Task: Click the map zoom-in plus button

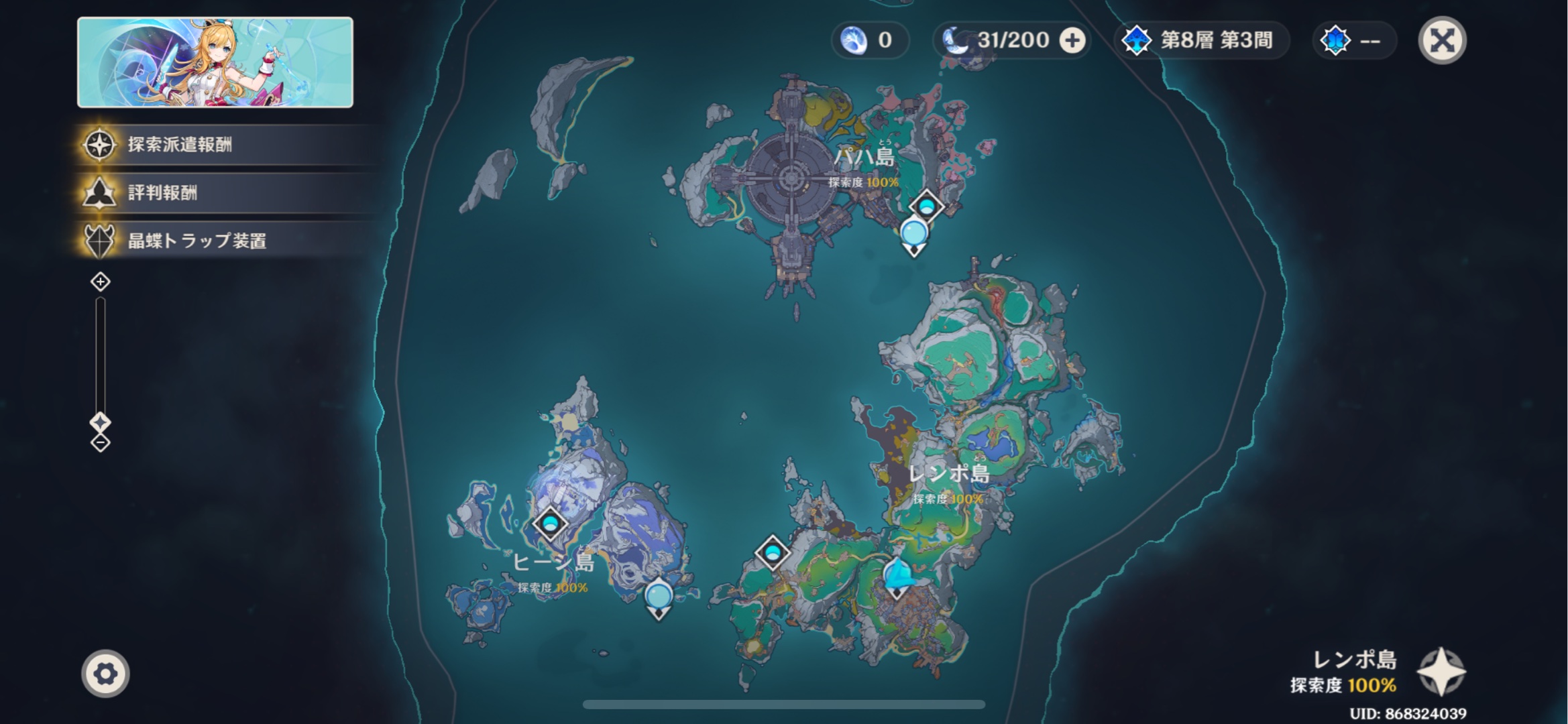Action: pos(101,282)
